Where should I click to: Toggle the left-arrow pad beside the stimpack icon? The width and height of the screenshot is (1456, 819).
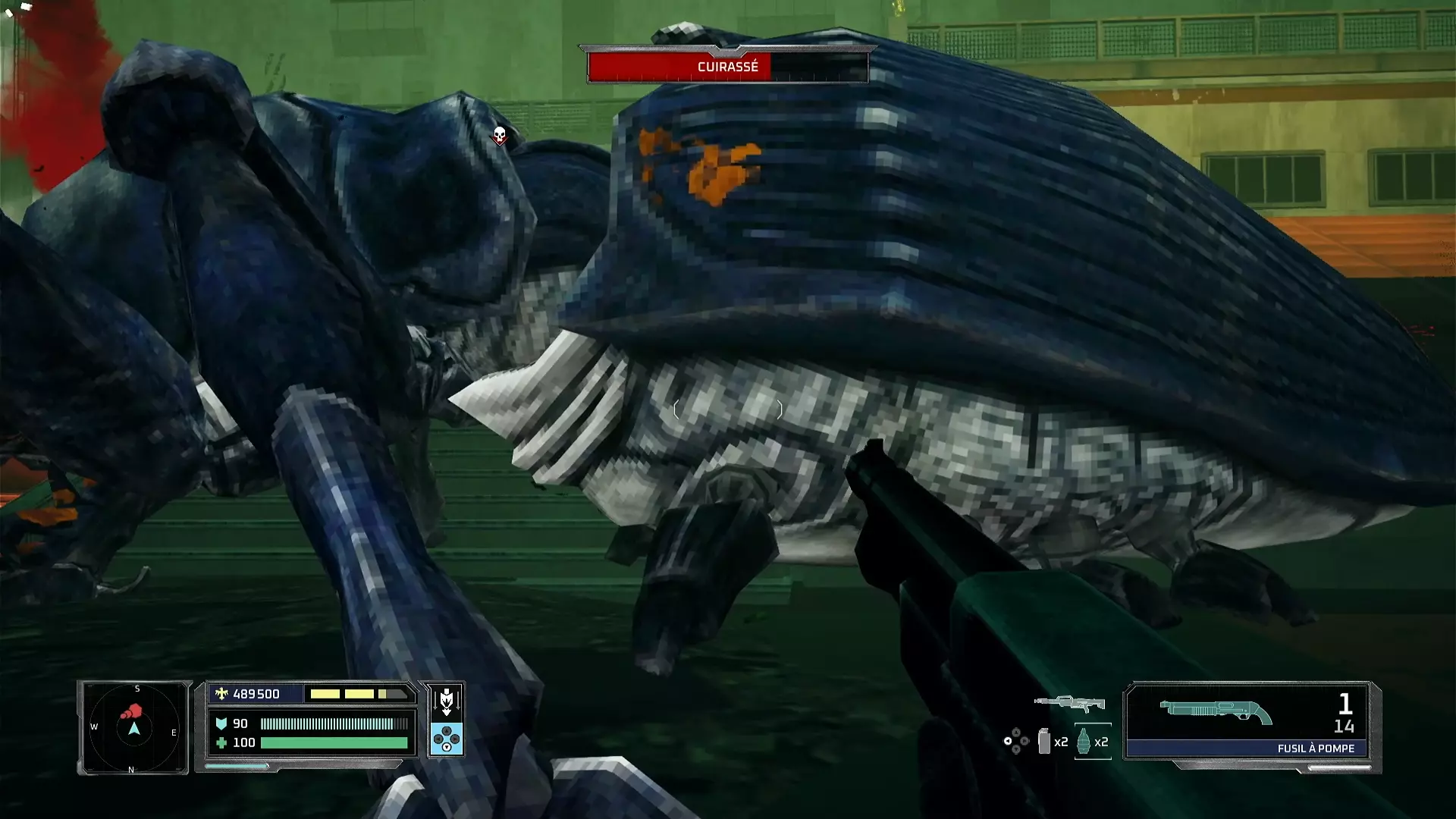click(1008, 742)
